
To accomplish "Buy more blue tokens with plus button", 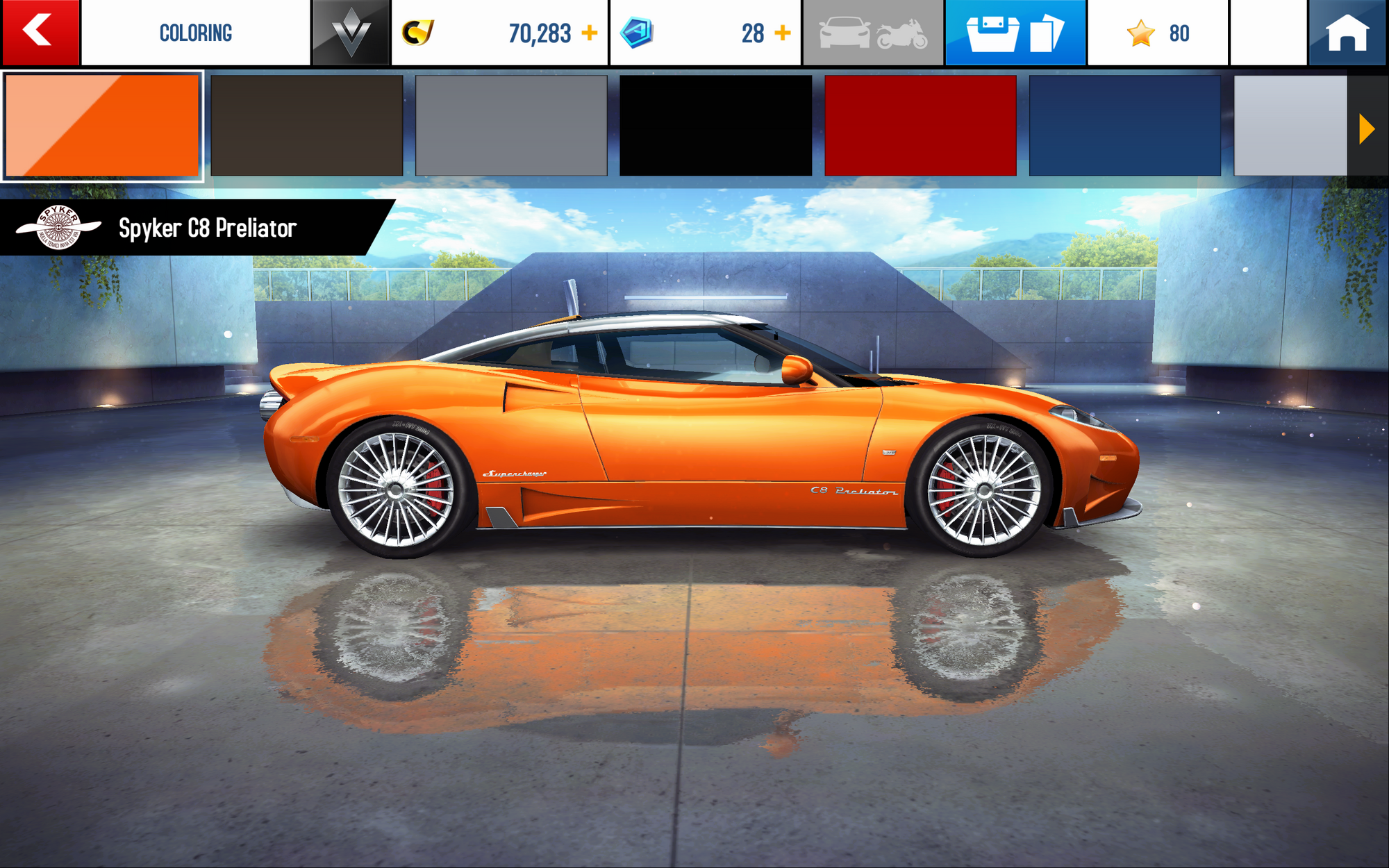I will coord(783,33).
